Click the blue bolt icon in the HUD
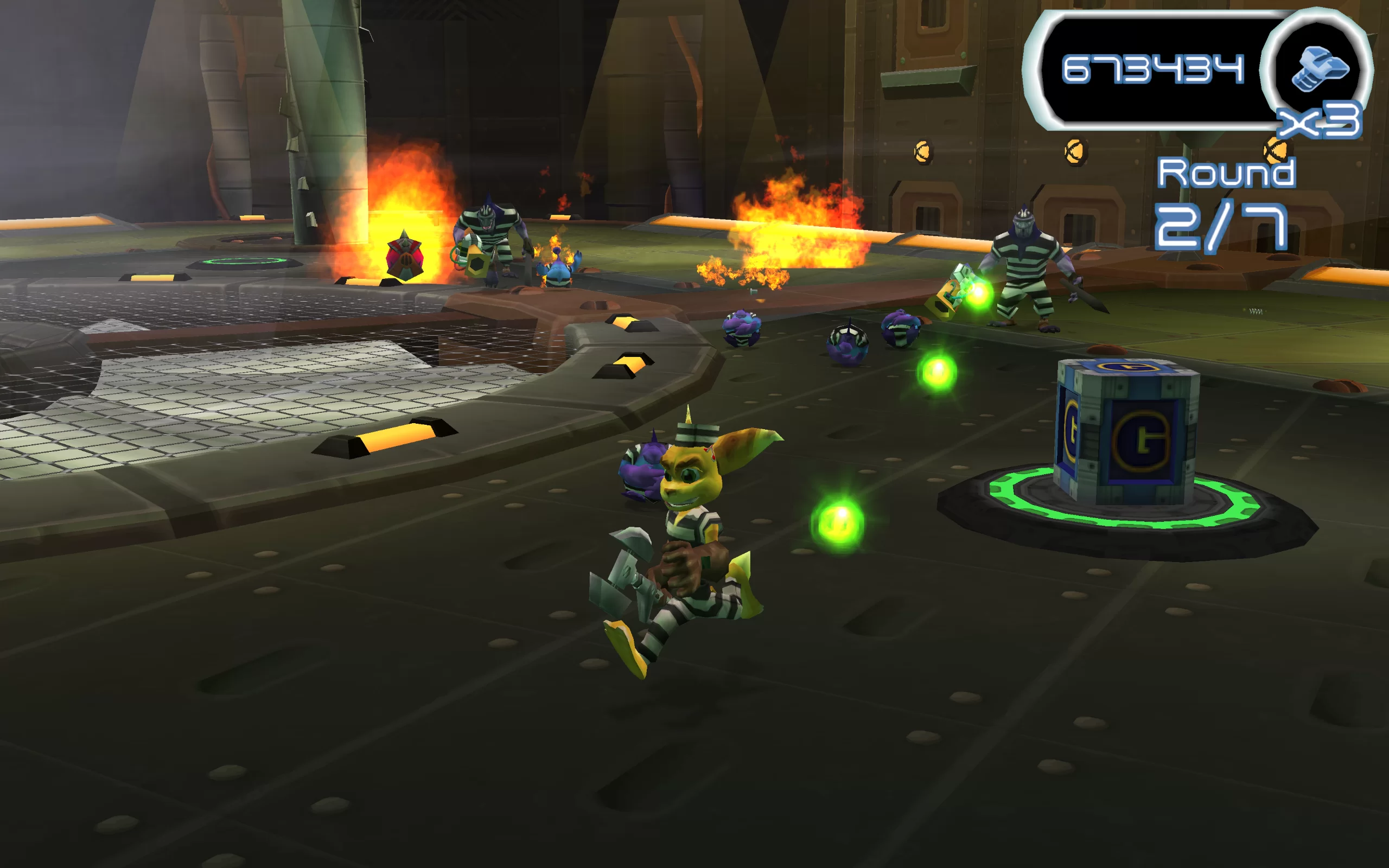The height and width of the screenshot is (868, 1389). point(1318,68)
